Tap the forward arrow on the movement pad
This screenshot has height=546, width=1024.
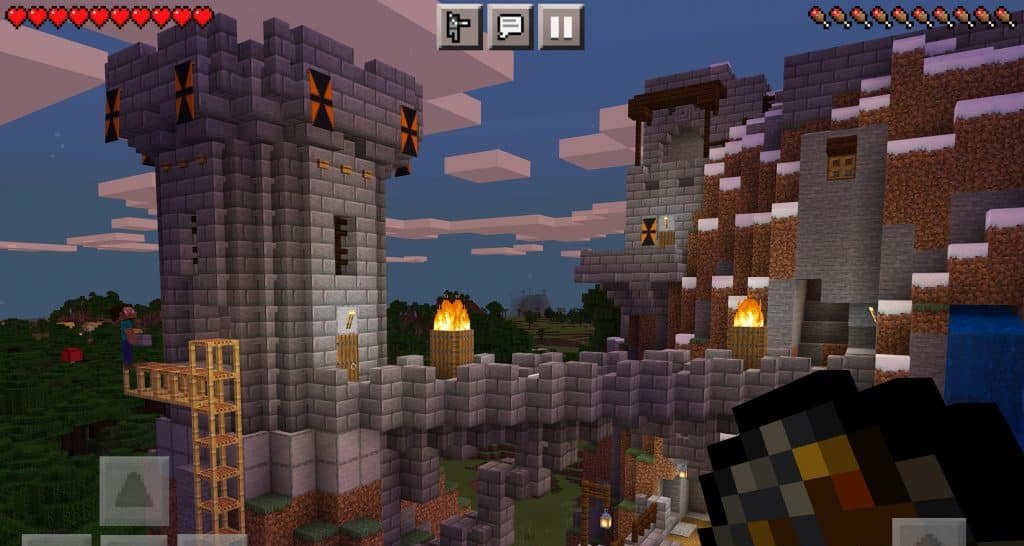tap(134, 490)
